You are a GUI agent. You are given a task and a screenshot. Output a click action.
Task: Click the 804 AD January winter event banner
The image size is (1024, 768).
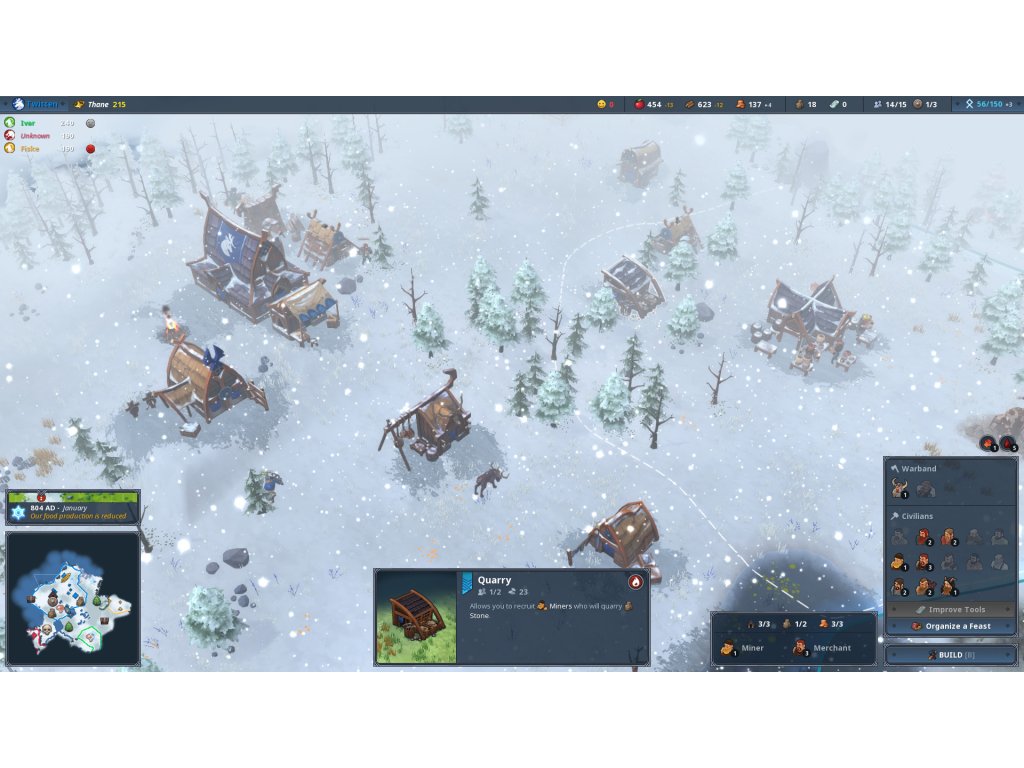[x=73, y=511]
